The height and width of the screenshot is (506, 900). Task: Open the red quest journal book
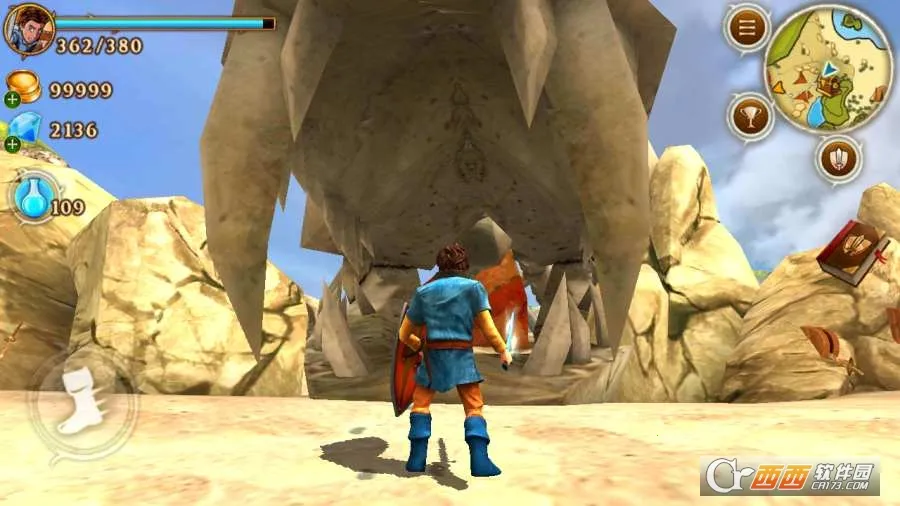pyautogui.click(x=851, y=250)
